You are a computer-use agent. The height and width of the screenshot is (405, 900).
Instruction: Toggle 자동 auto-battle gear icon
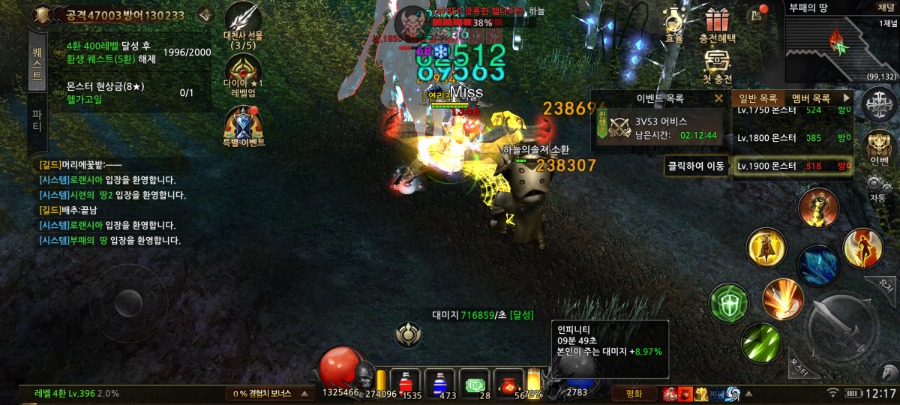click(879, 186)
